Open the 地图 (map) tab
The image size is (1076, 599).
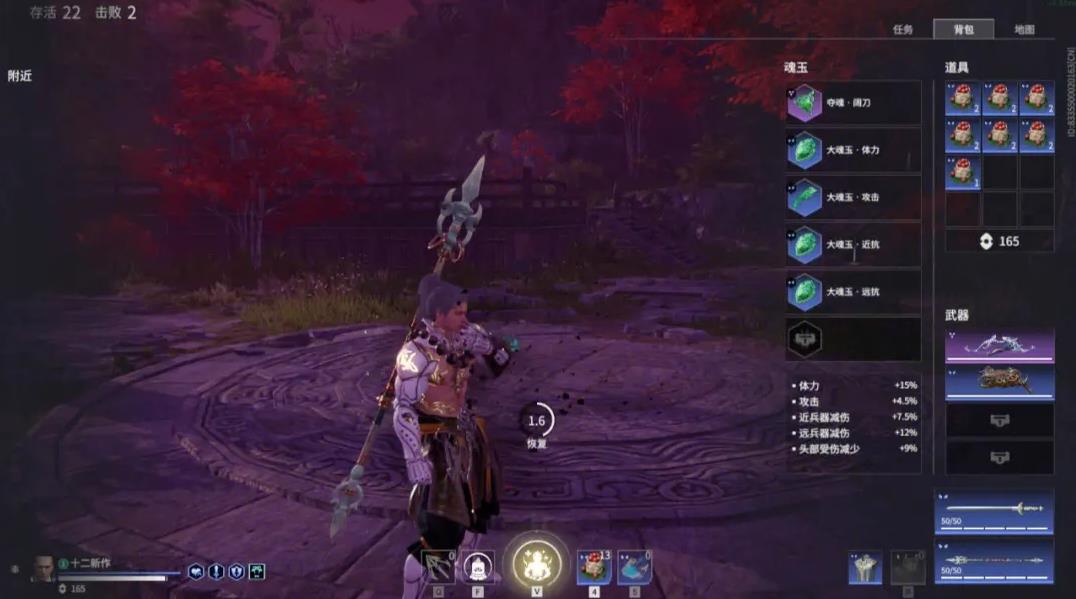pyautogui.click(x=1024, y=30)
